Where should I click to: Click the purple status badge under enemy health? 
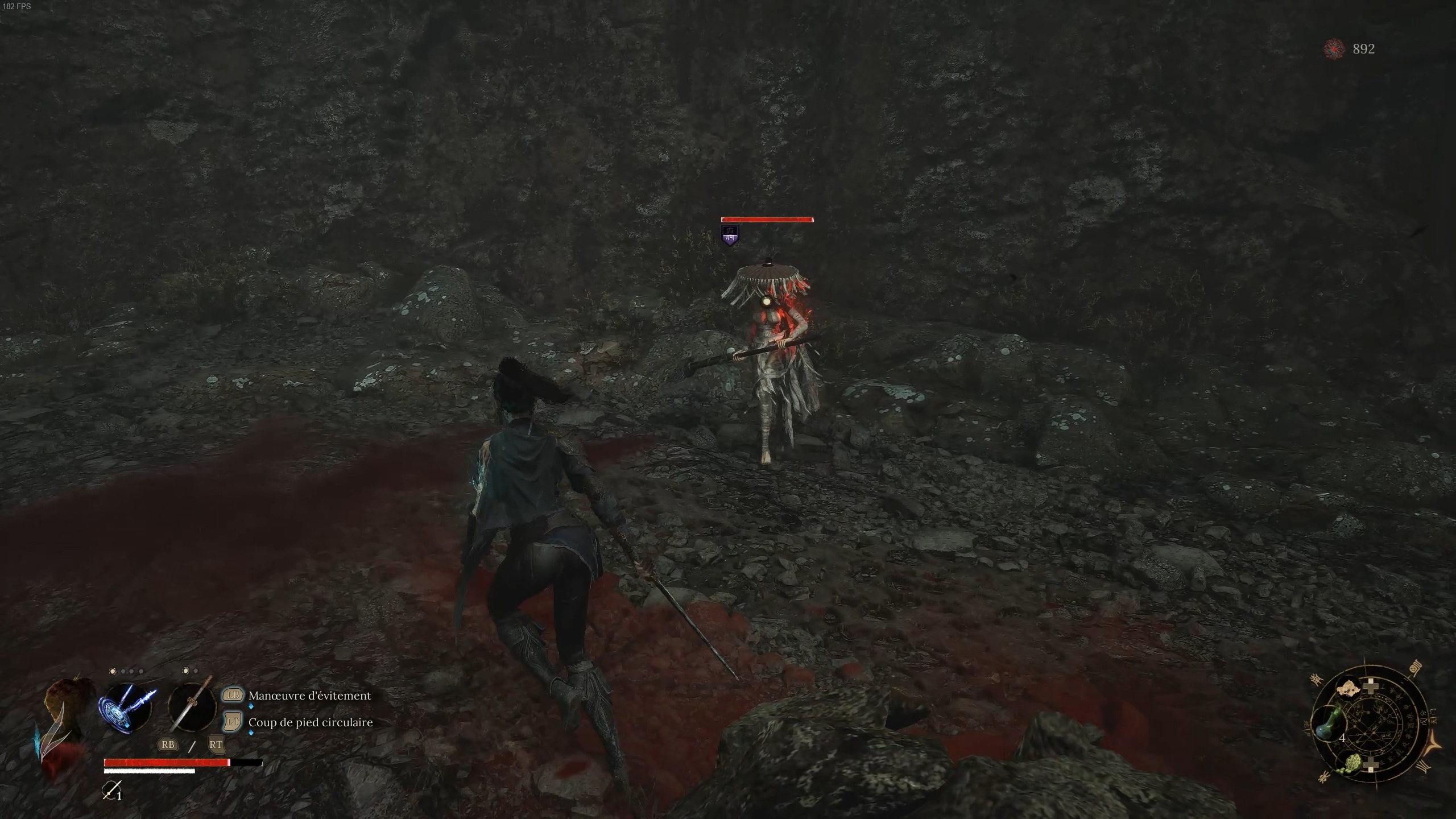730,235
